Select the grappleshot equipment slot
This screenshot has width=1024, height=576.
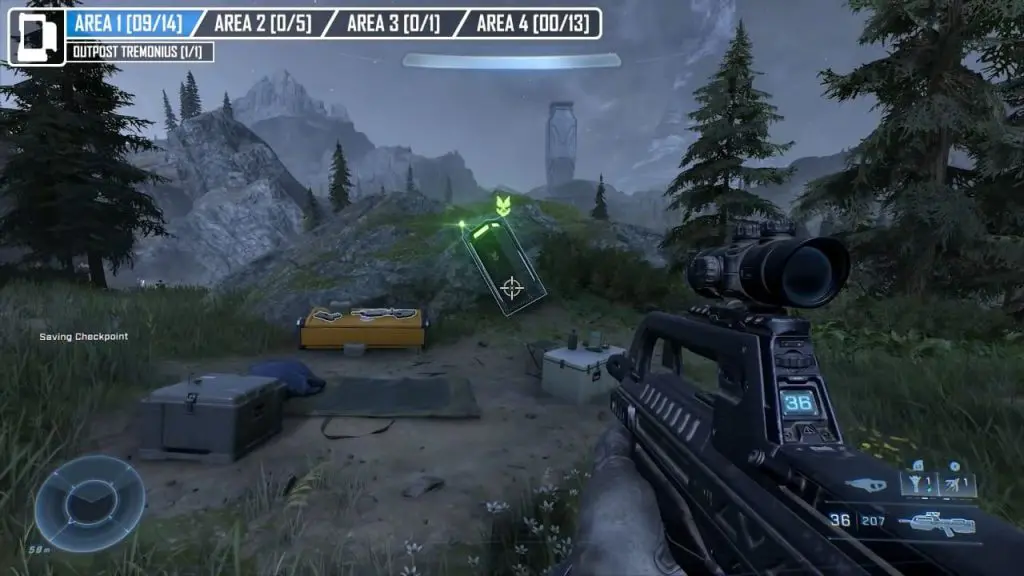(915, 483)
